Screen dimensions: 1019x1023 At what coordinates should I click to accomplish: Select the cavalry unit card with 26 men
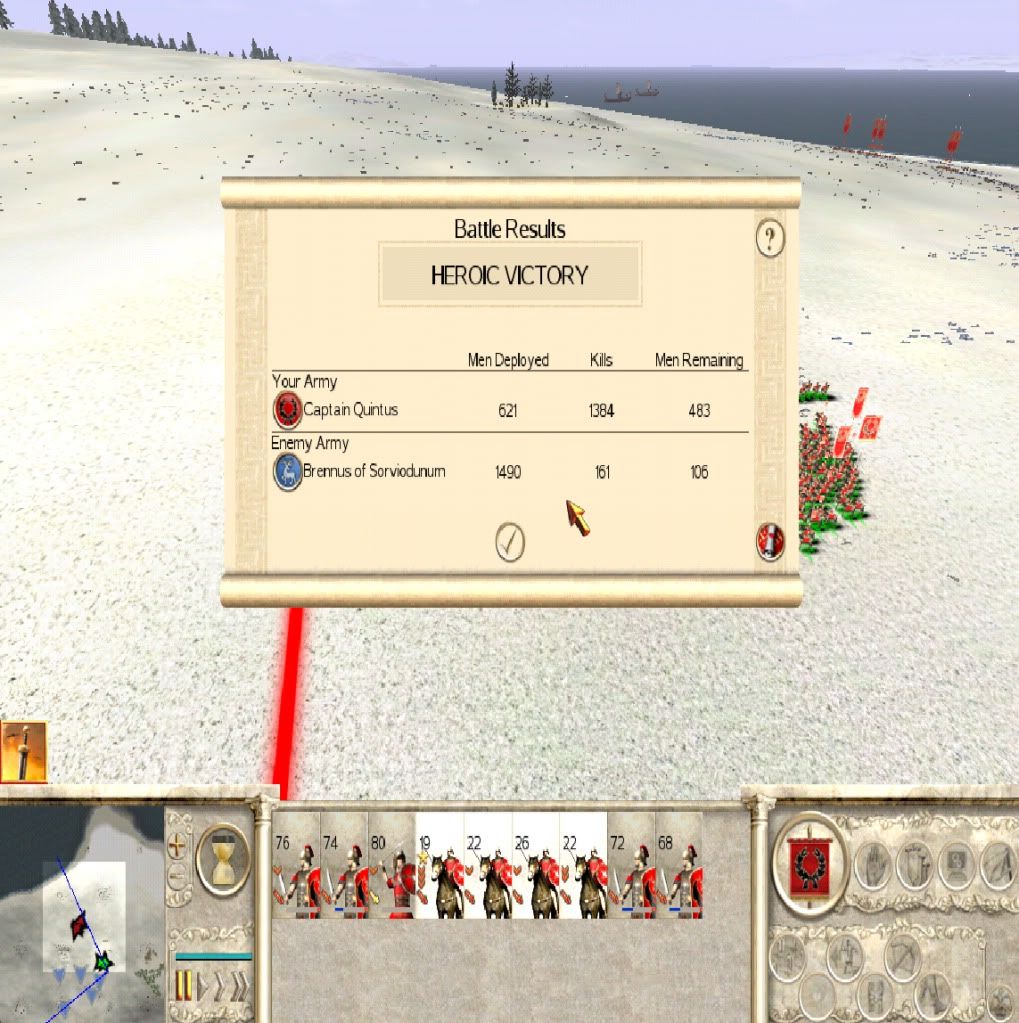tap(535, 866)
